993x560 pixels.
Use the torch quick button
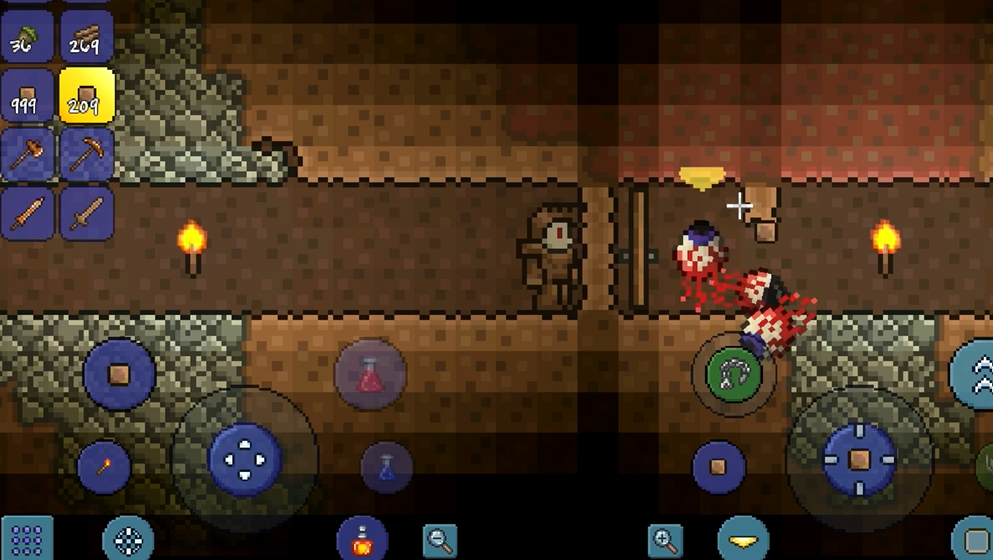click(x=104, y=466)
